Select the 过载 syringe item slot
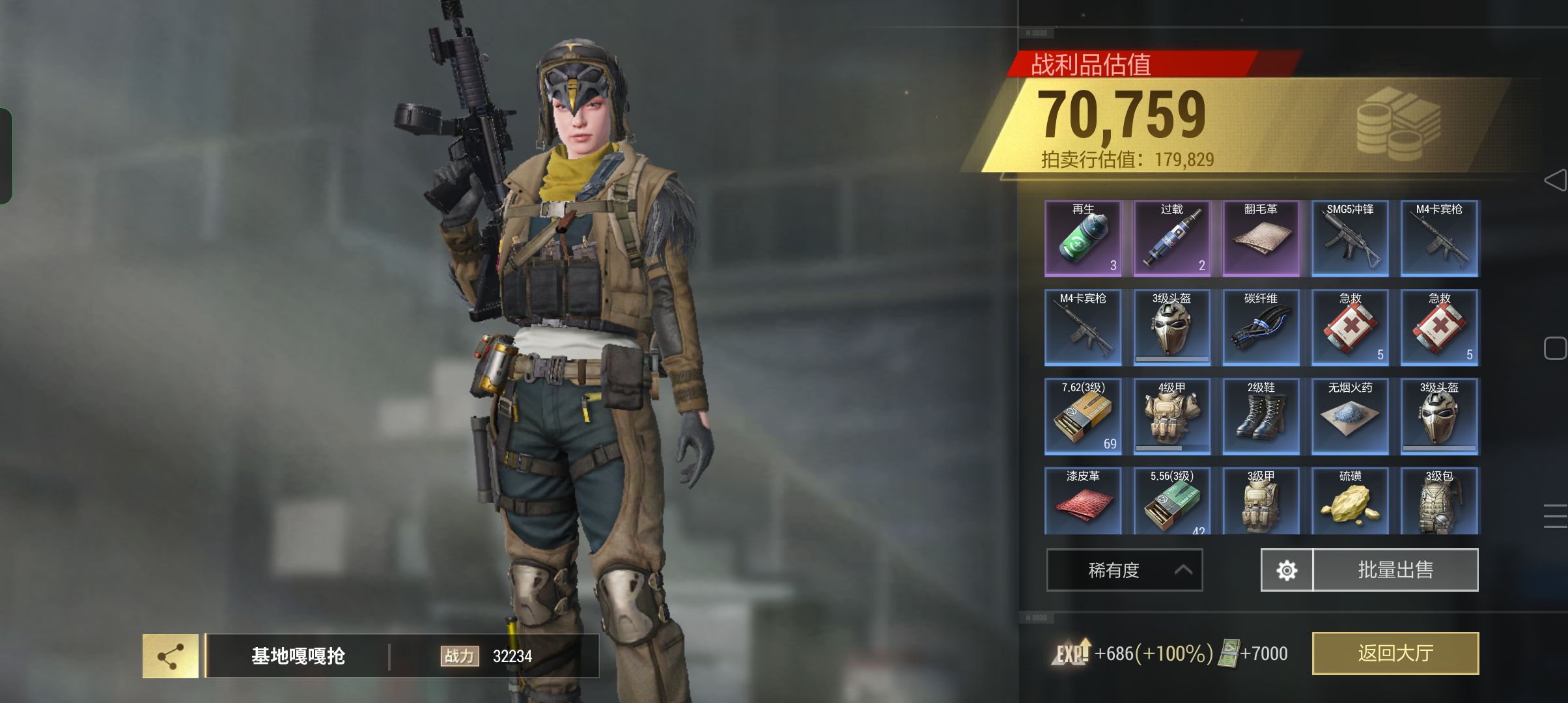Viewport: 1568px width, 703px height. point(1171,238)
